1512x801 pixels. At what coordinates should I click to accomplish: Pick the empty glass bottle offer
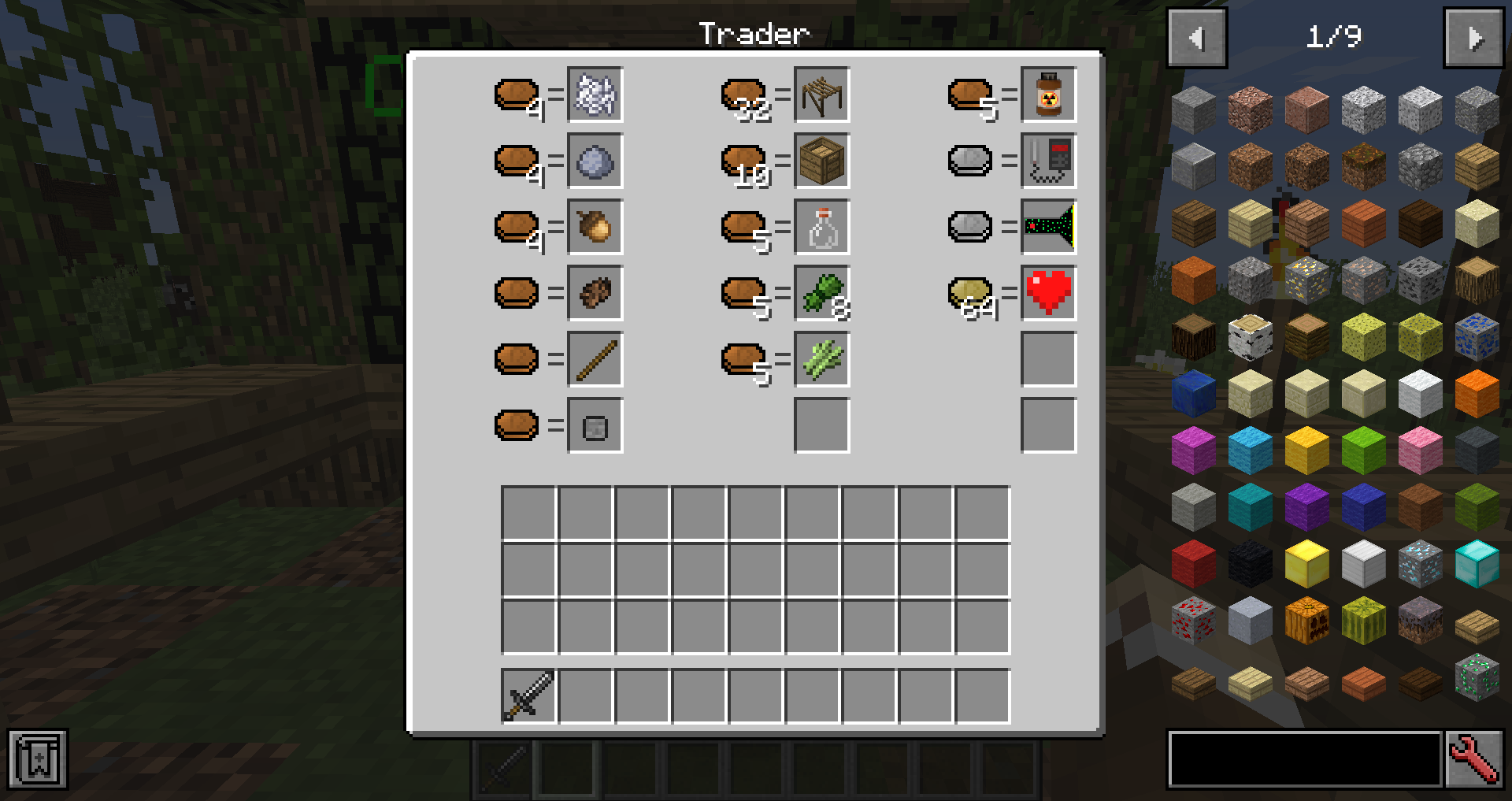pyautogui.click(x=821, y=227)
